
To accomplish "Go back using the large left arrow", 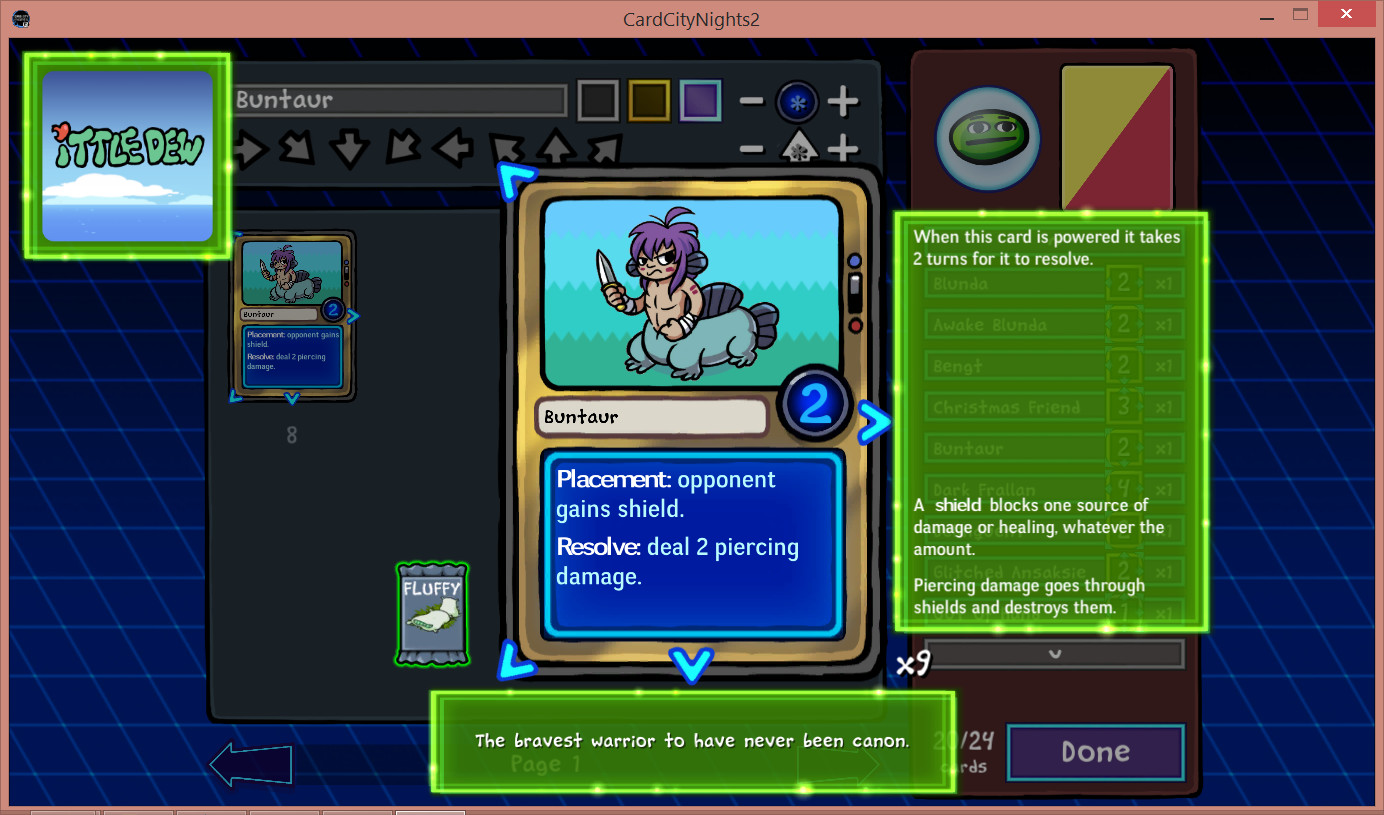I will pos(250,763).
